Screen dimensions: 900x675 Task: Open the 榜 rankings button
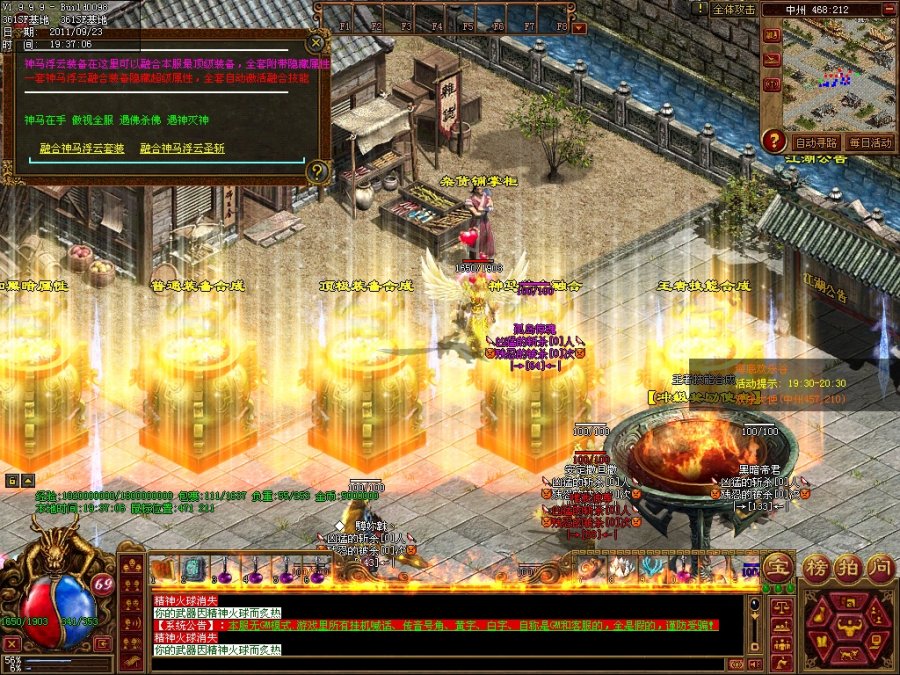817,567
